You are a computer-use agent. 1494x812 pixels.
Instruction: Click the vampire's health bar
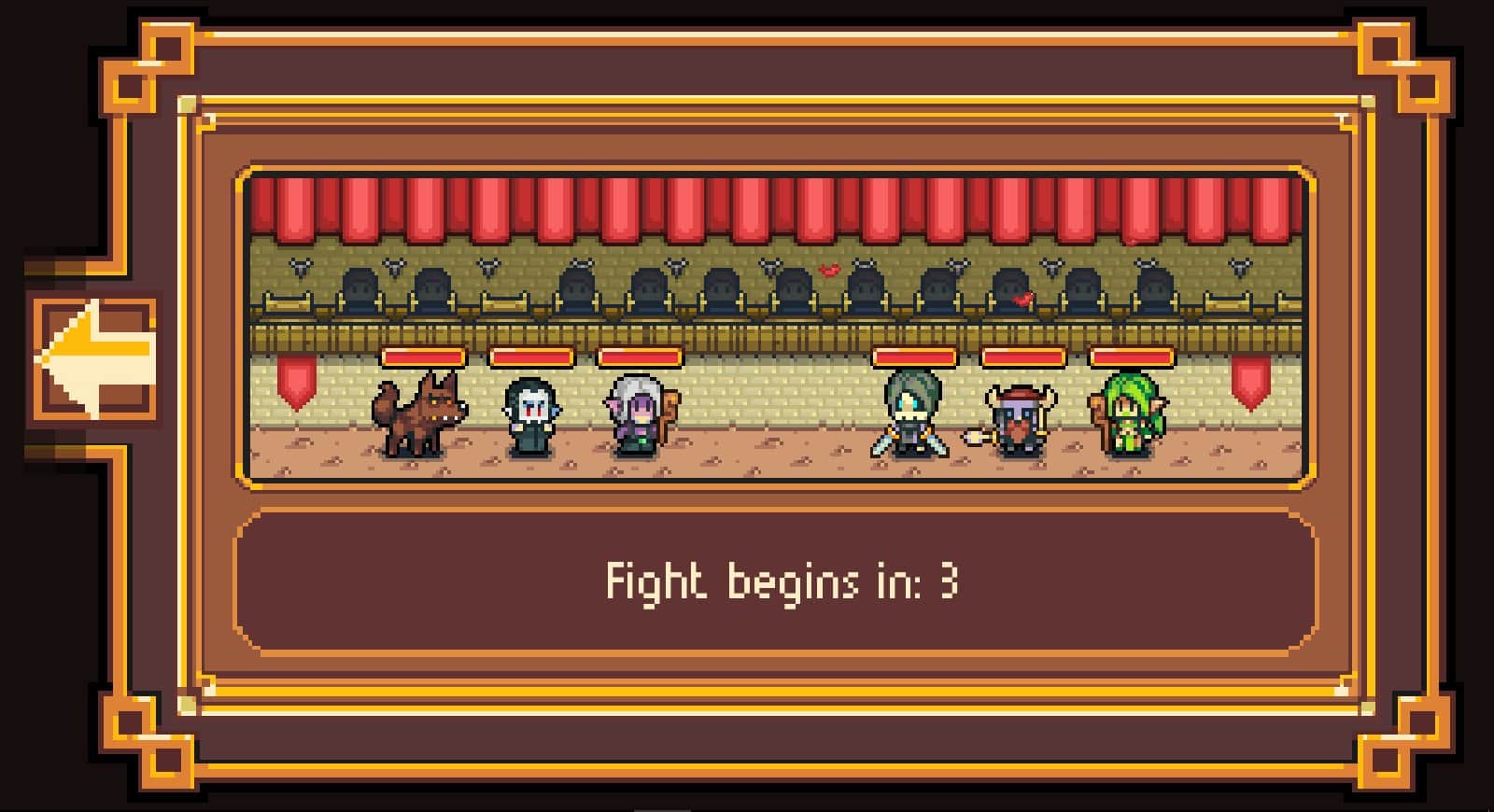coord(530,357)
